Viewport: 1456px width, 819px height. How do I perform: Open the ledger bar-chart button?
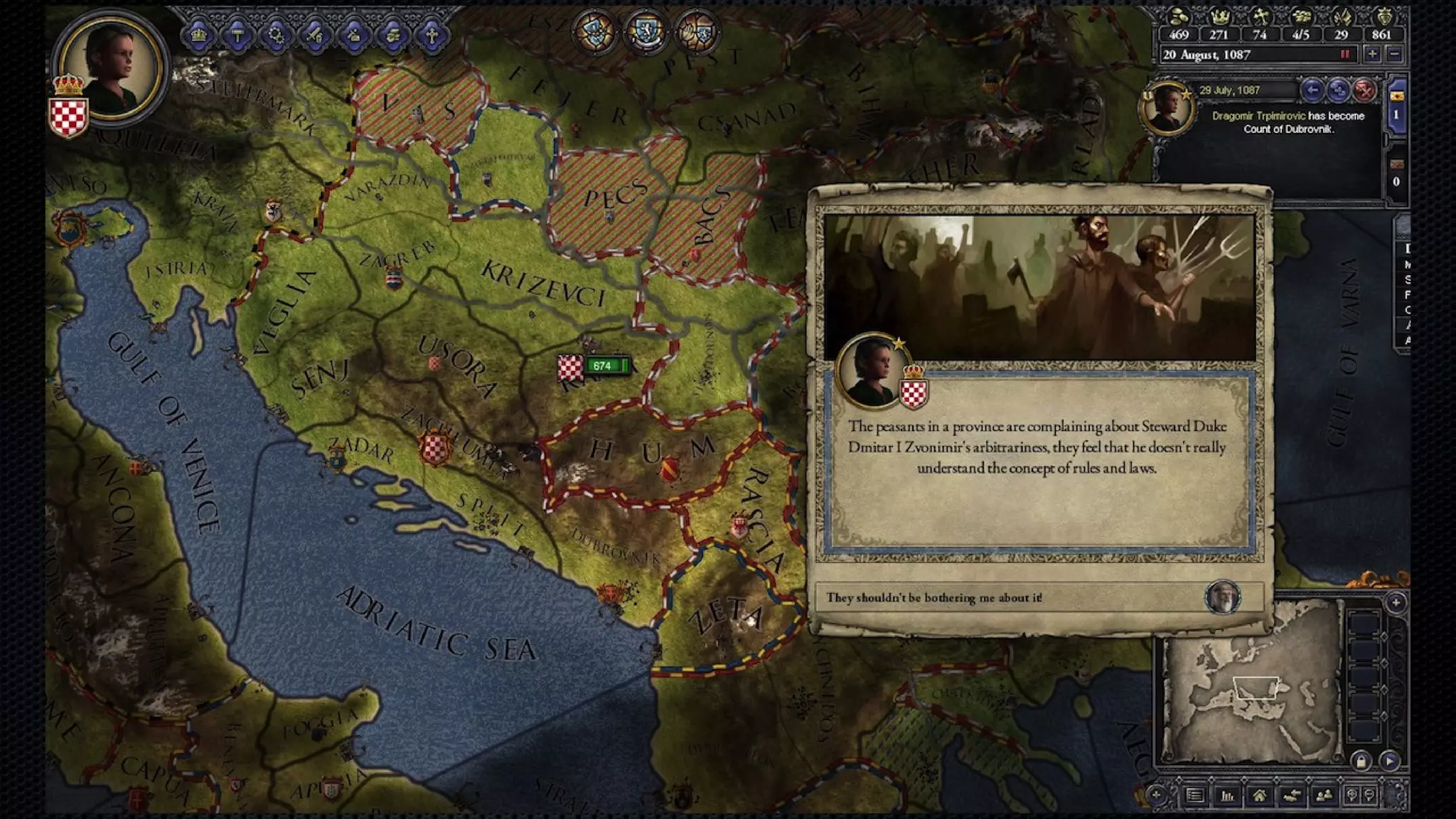tap(1228, 796)
